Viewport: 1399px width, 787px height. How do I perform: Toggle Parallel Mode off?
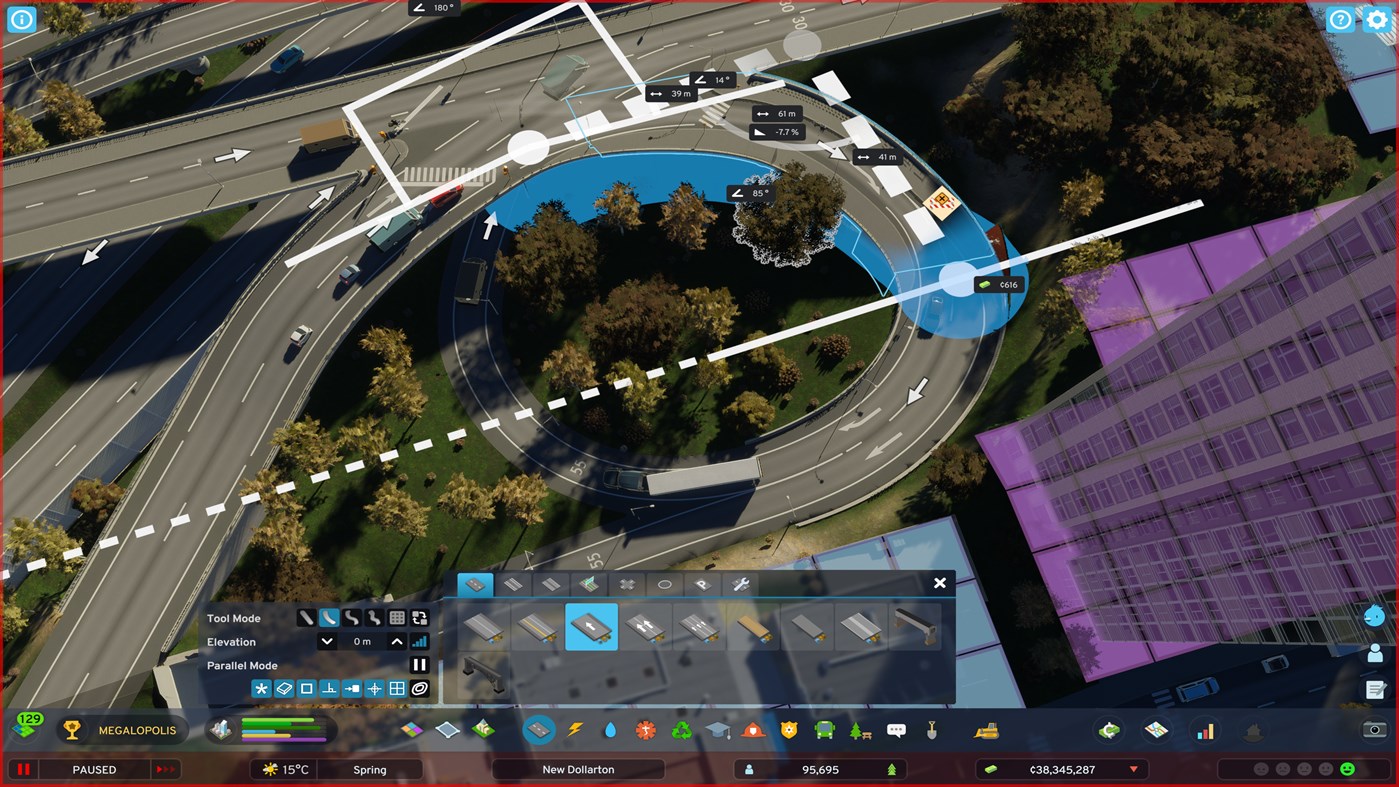[419, 664]
